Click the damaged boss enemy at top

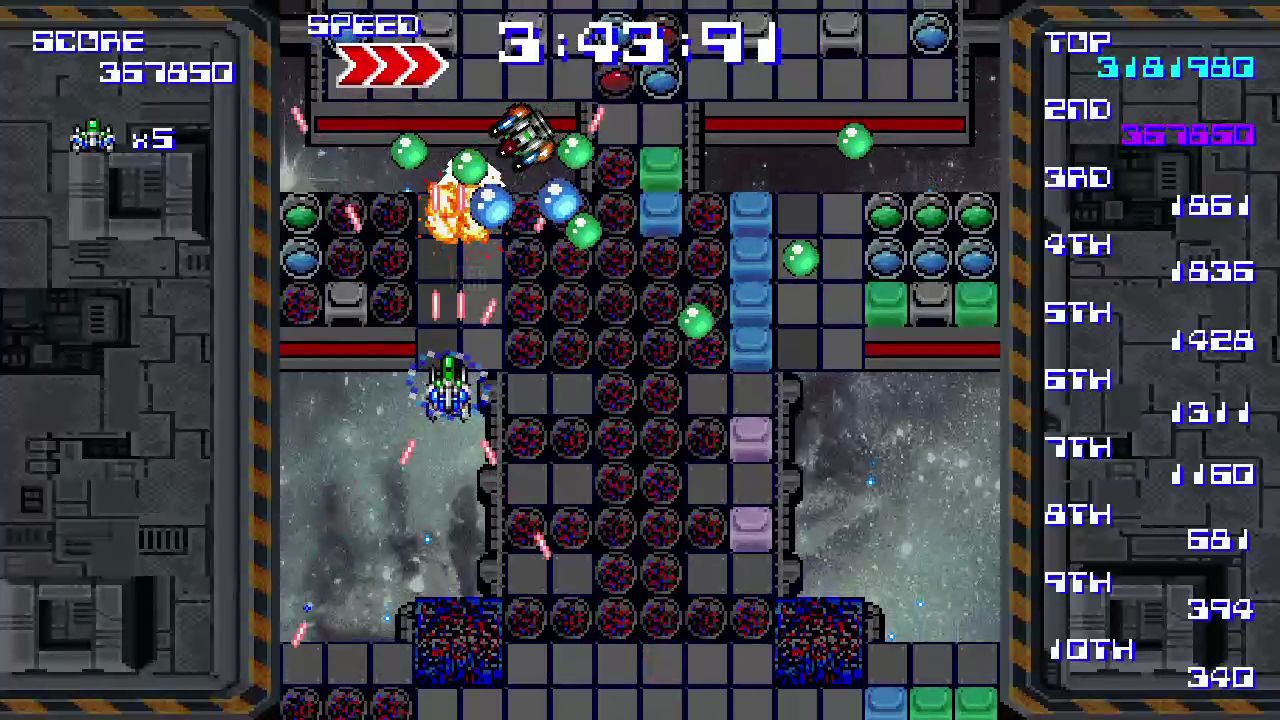[525, 135]
